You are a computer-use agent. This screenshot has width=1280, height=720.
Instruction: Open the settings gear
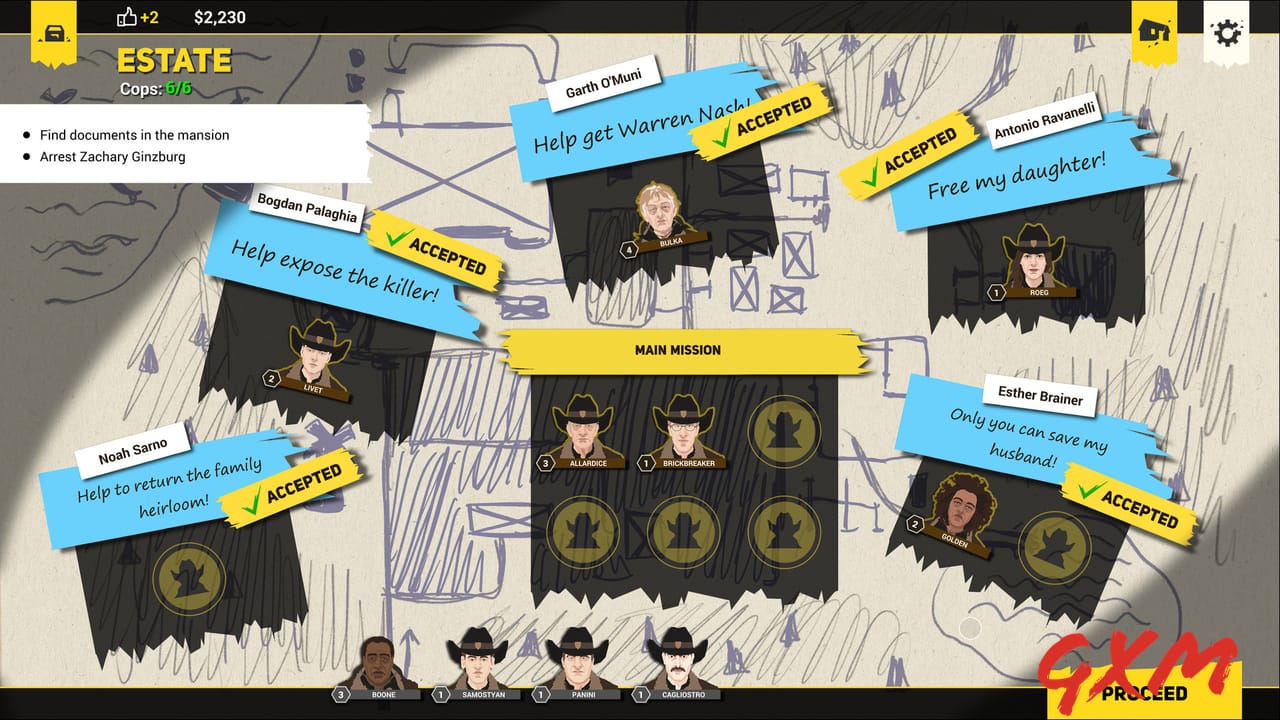pyautogui.click(x=1227, y=32)
